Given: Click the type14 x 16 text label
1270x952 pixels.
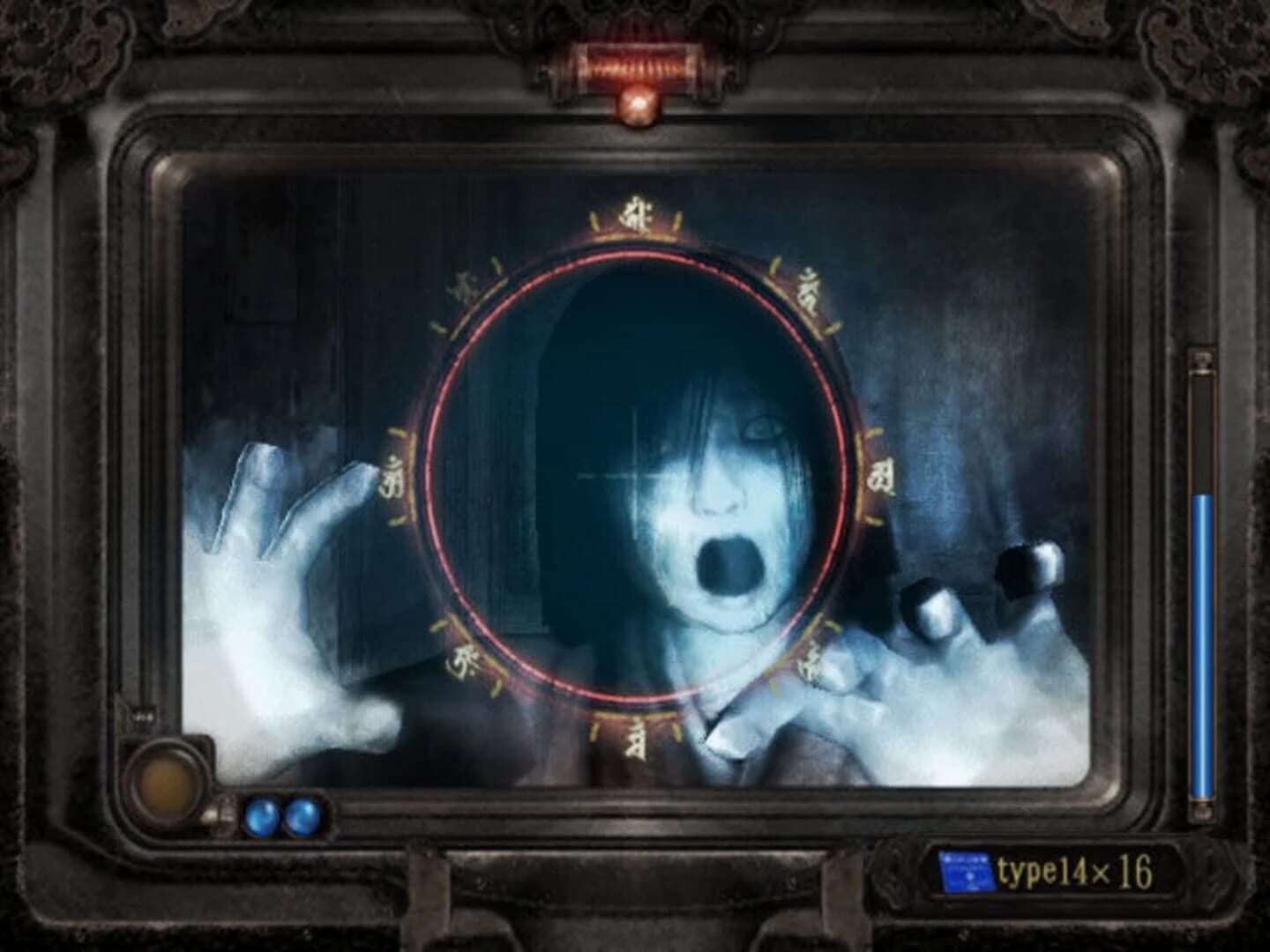Looking at the screenshot, I should point(1072,871).
